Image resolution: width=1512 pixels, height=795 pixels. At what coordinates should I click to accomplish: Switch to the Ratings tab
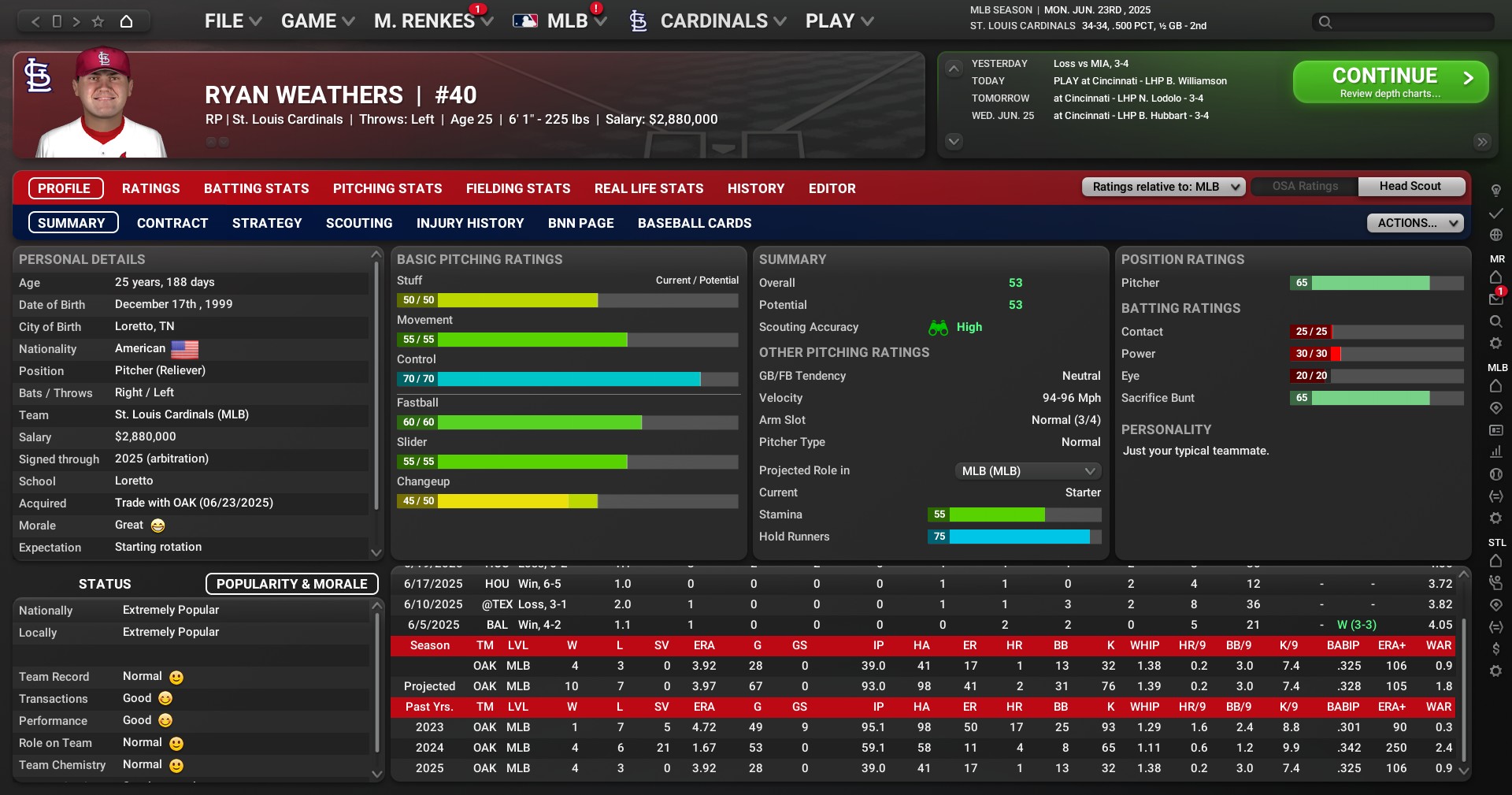click(150, 188)
